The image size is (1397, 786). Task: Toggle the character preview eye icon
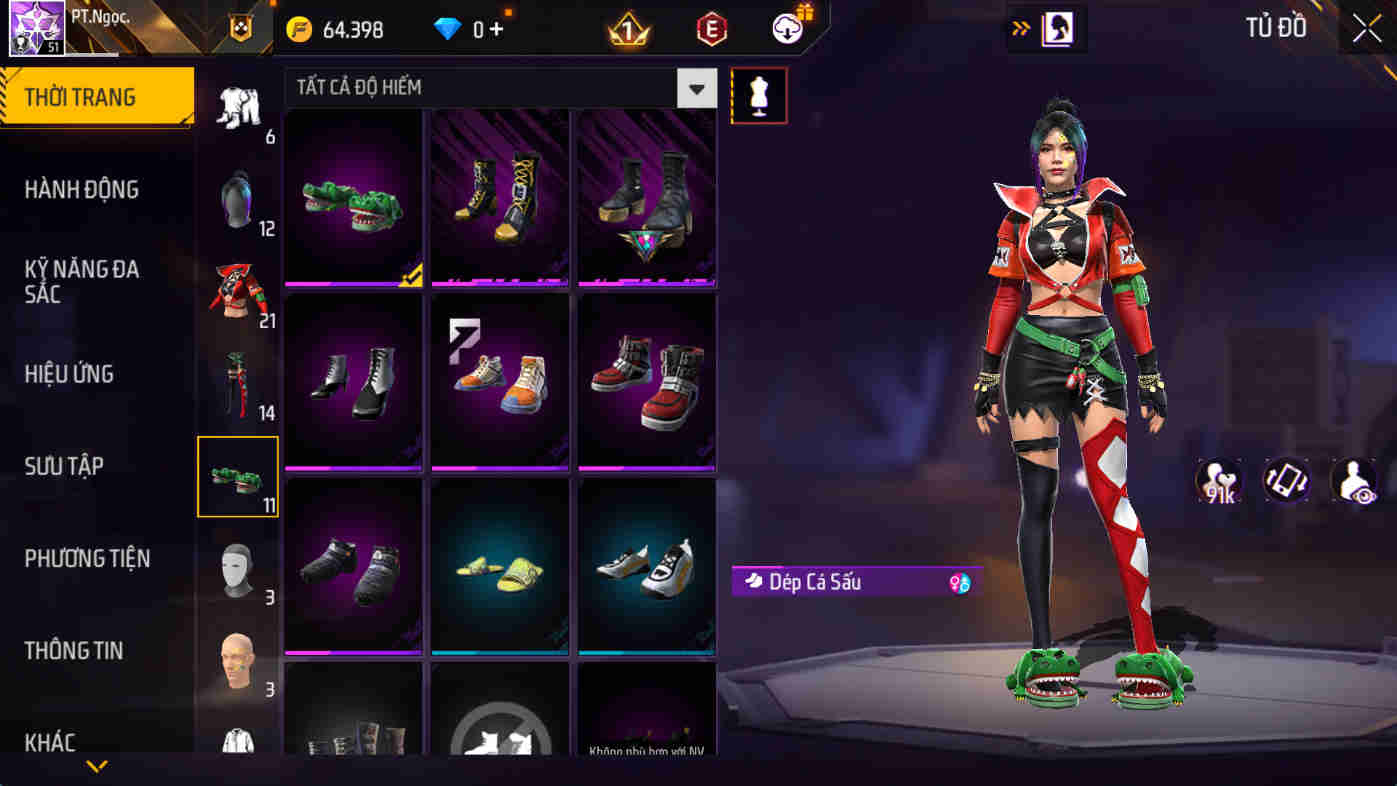pyautogui.click(x=1352, y=481)
